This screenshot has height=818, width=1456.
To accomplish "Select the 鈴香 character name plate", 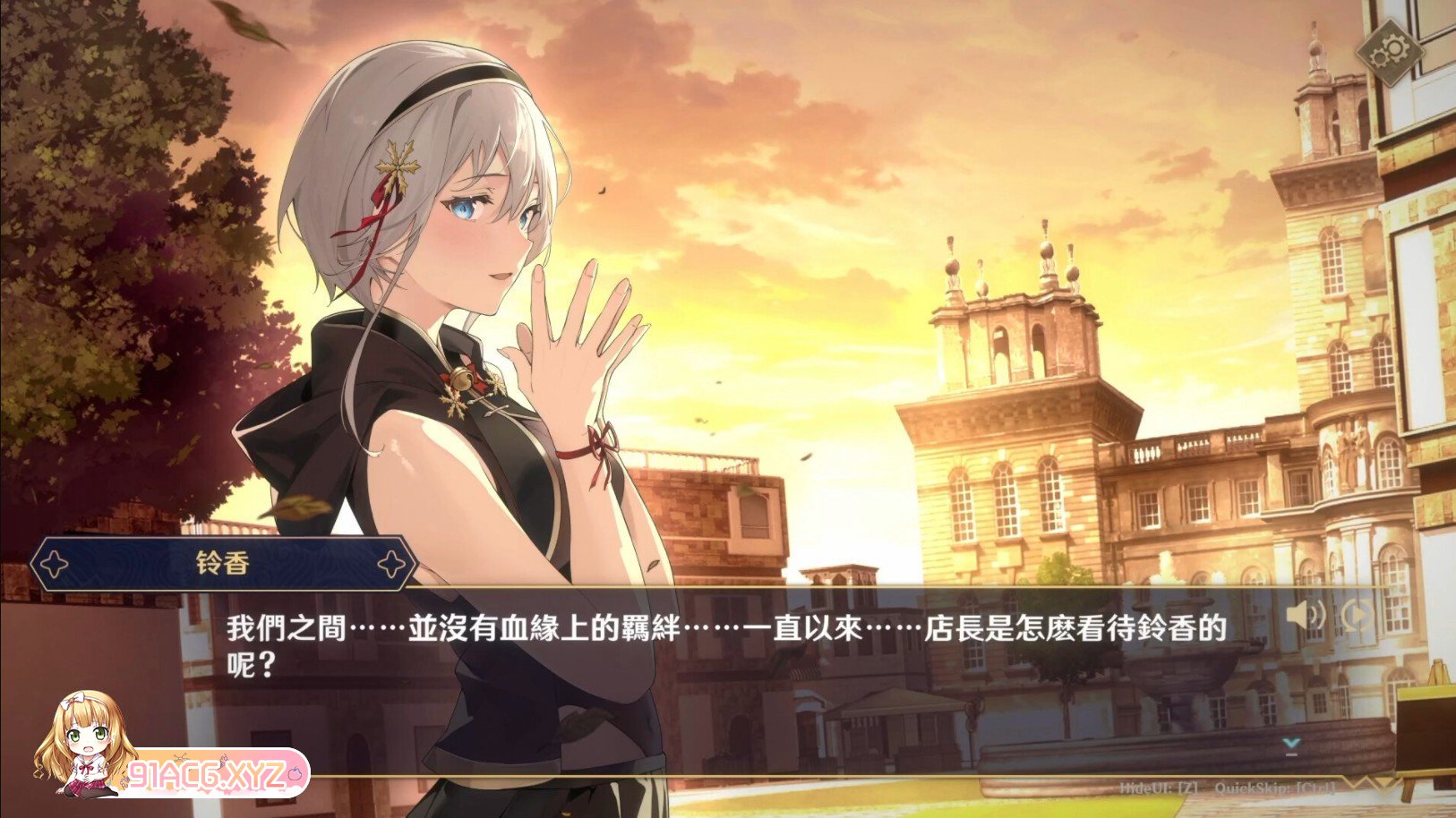I will [x=221, y=562].
